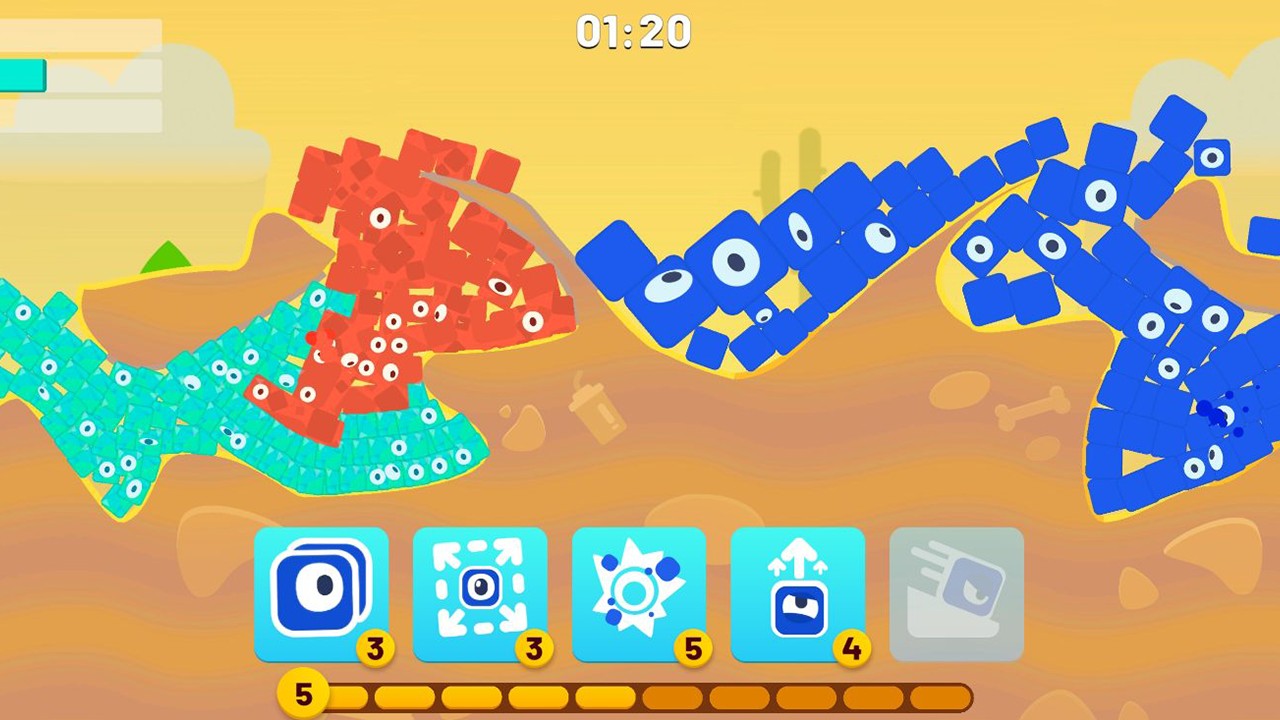Viewport: 1280px width, 720px height.
Task: Click the teal progress fill bar top-left
Action: pos(22,76)
